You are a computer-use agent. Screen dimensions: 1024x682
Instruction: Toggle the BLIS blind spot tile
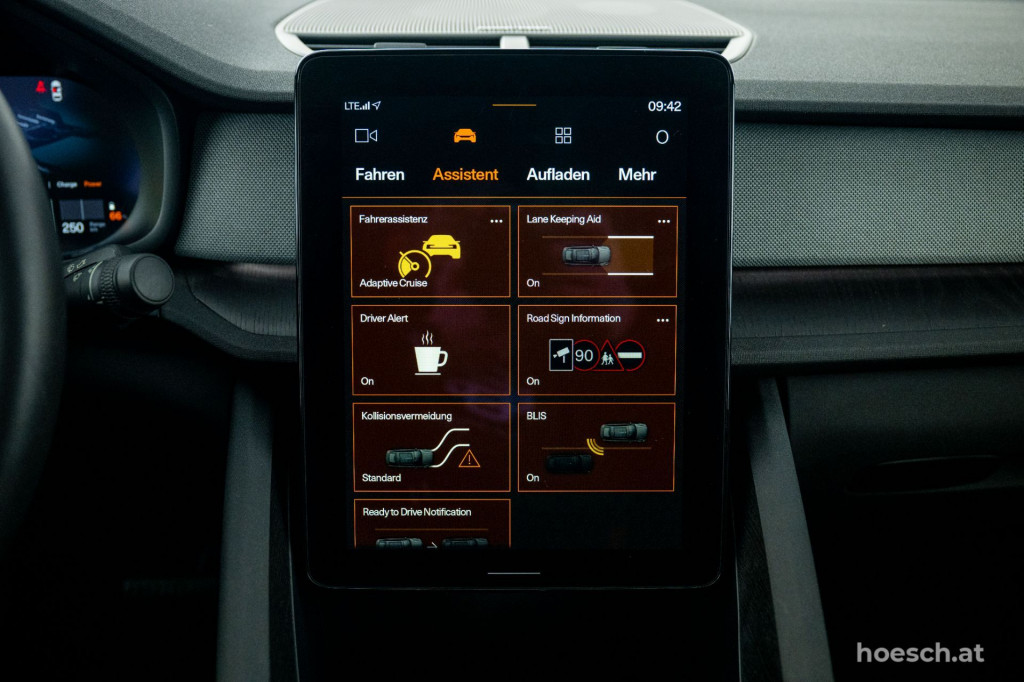click(x=597, y=448)
